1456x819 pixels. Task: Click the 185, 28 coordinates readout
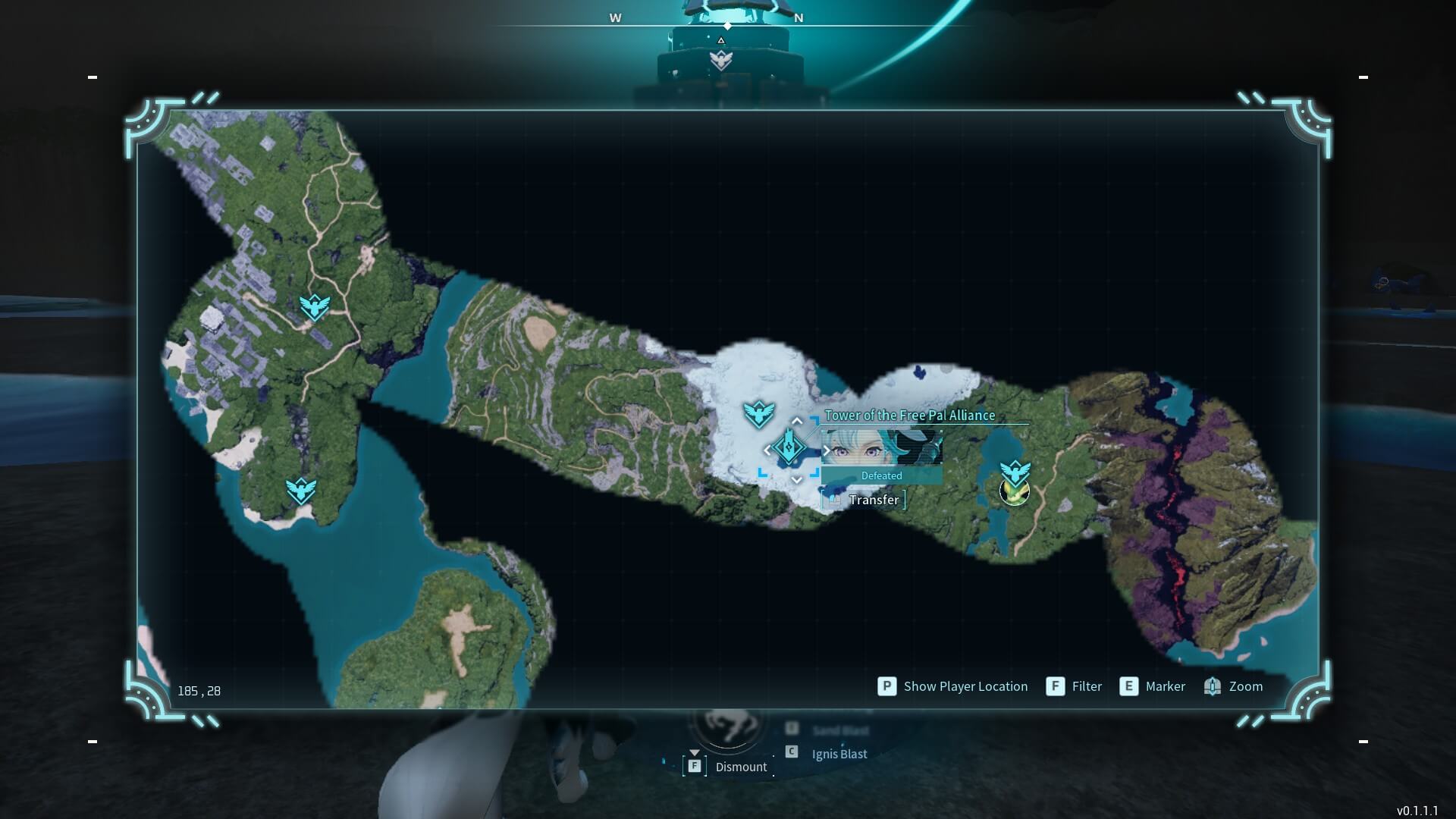click(x=199, y=691)
